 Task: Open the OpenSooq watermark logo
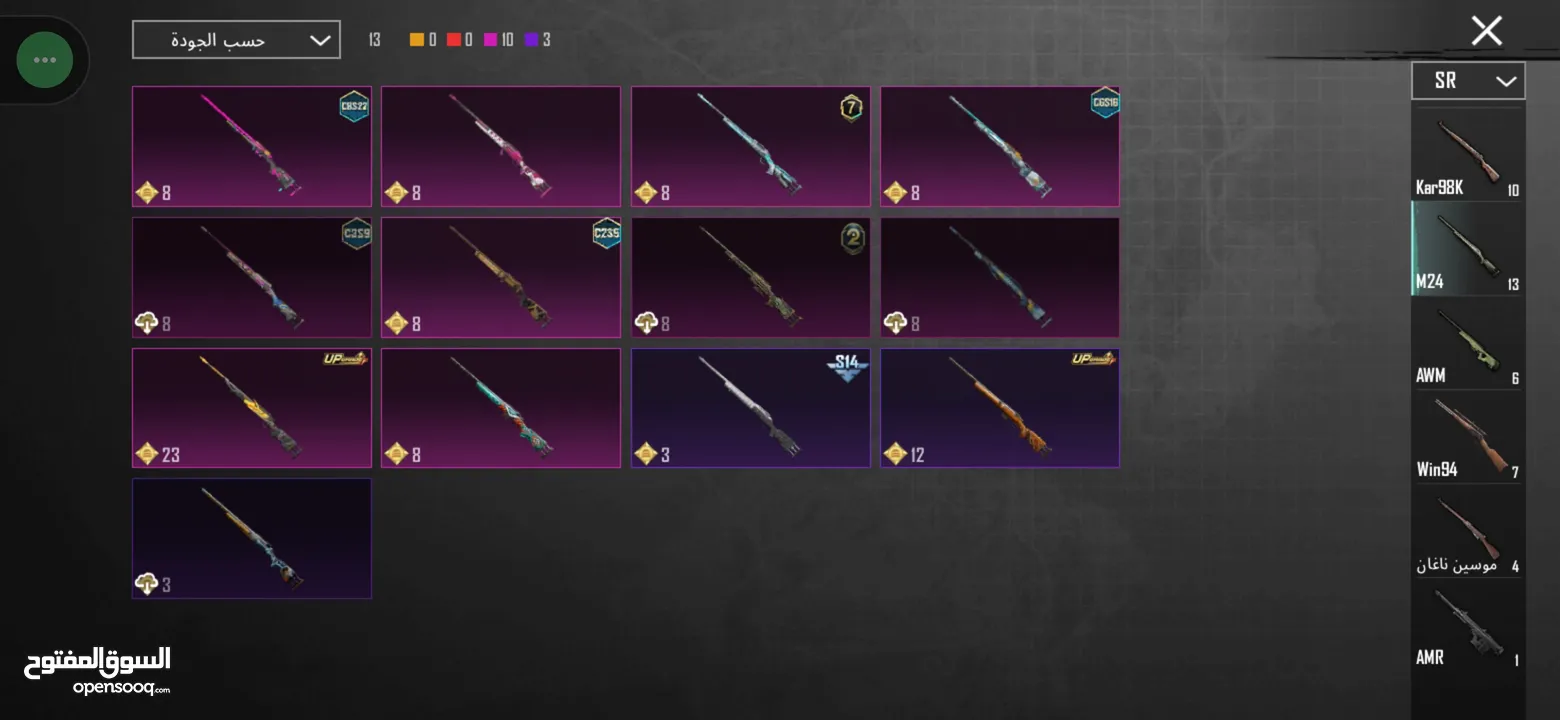(97, 670)
